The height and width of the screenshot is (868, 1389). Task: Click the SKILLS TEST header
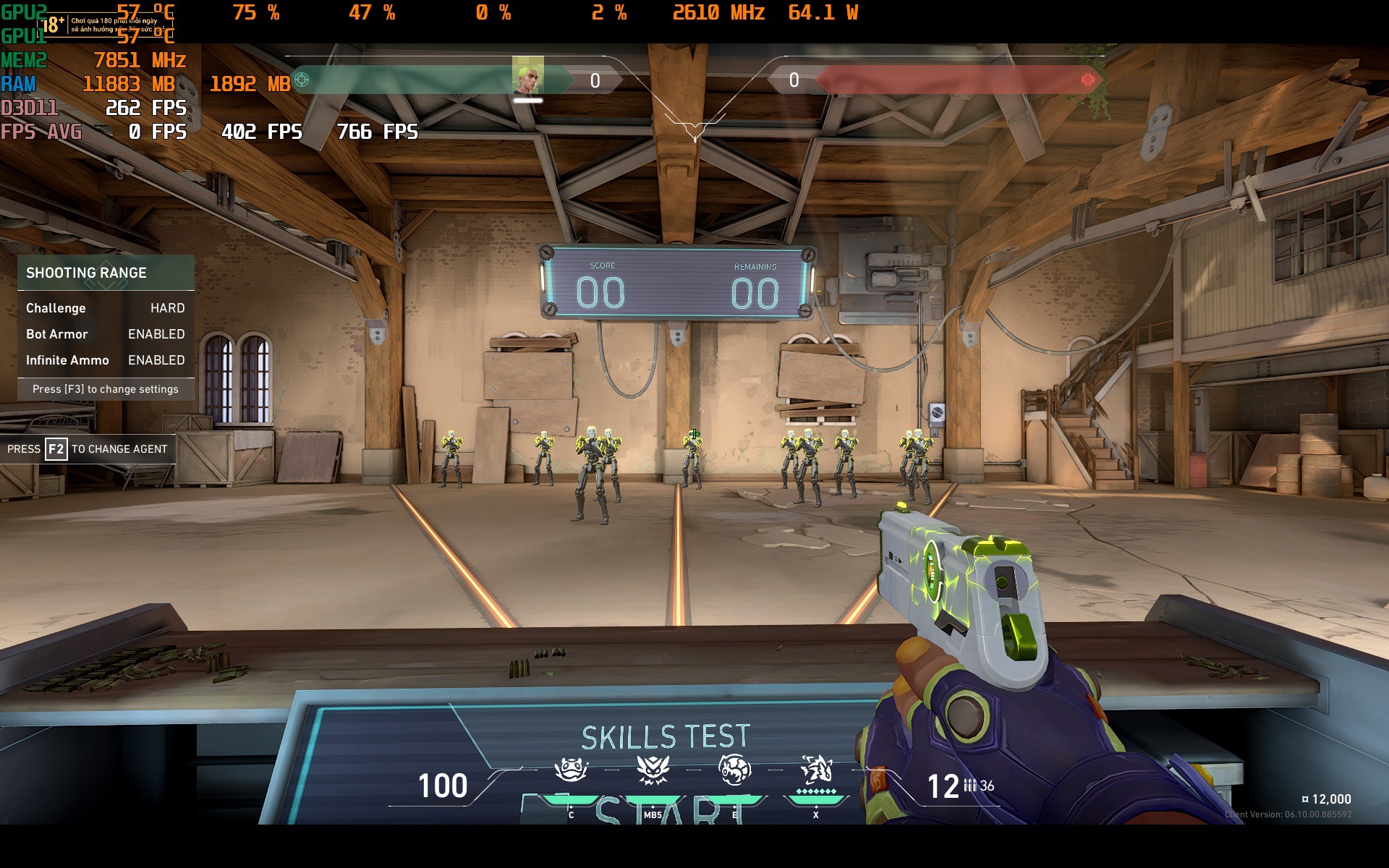coord(666,736)
